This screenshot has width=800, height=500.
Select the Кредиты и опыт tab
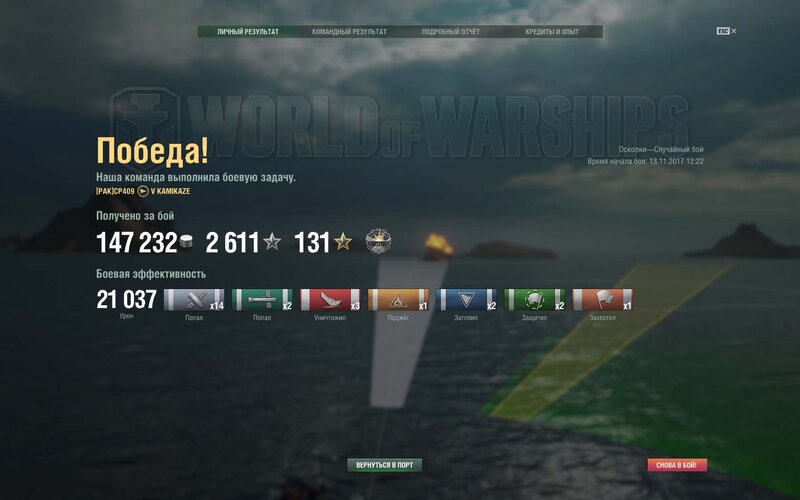tap(552, 32)
